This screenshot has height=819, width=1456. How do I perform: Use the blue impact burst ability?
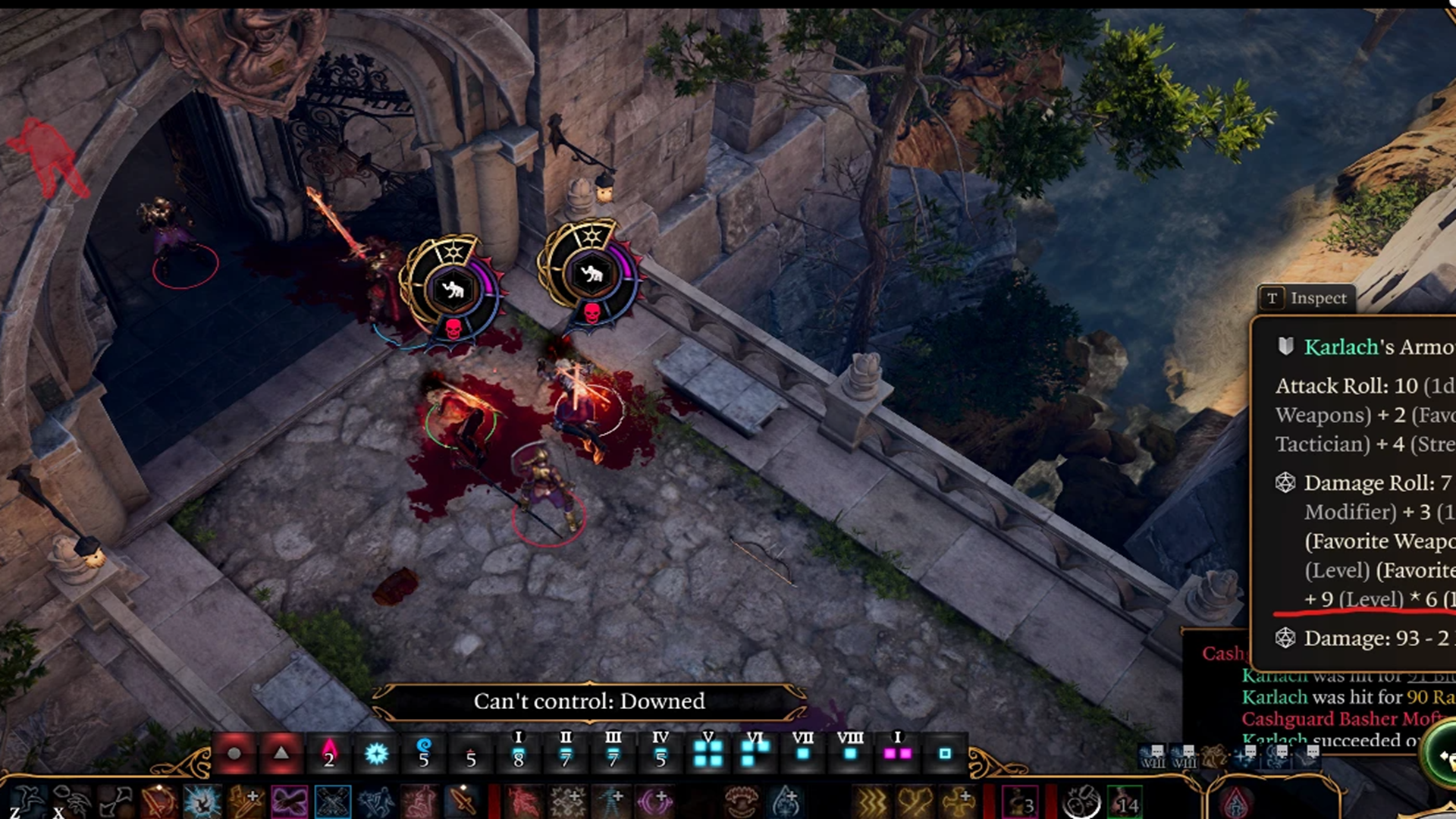(202, 802)
